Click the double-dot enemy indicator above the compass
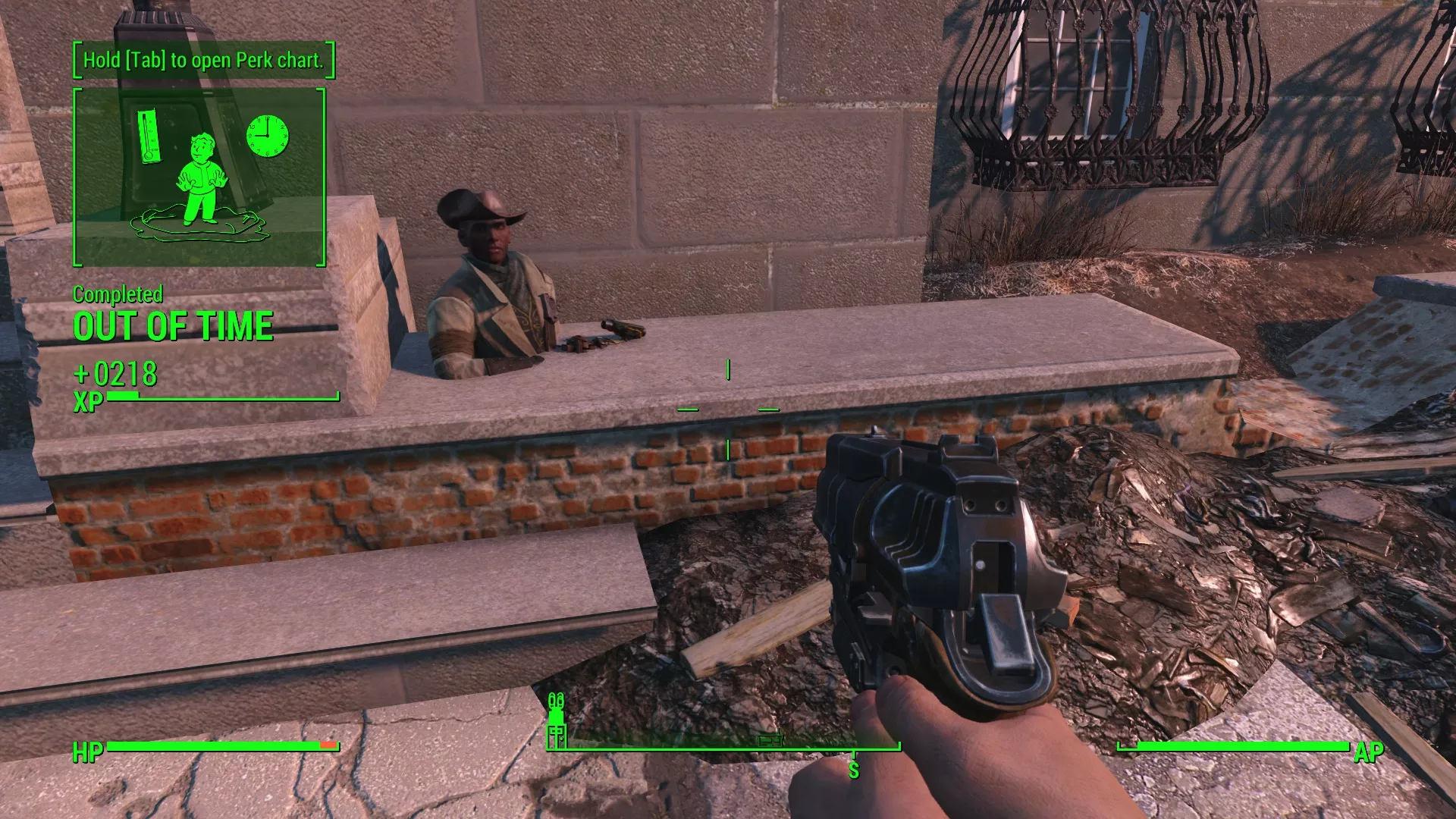This screenshot has width=1456, height=819. pos(556,699)
